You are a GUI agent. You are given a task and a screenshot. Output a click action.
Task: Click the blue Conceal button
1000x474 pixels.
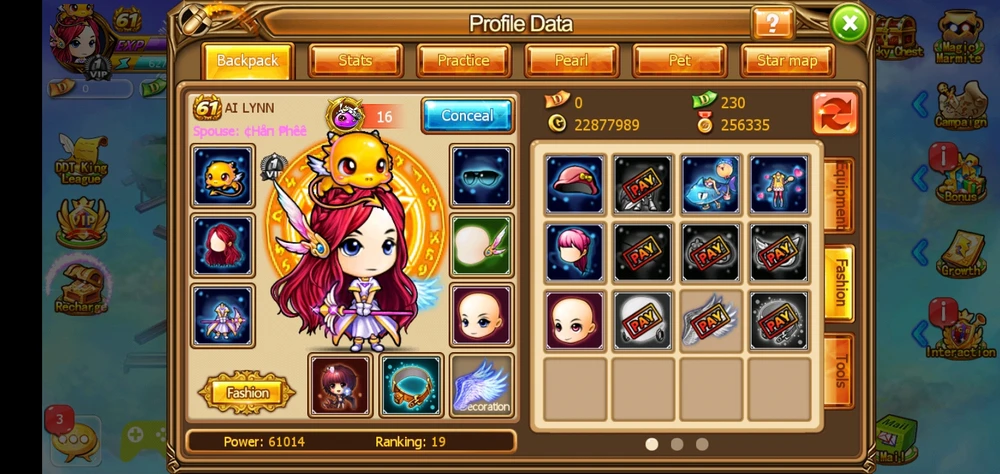[x=467, y=115]
